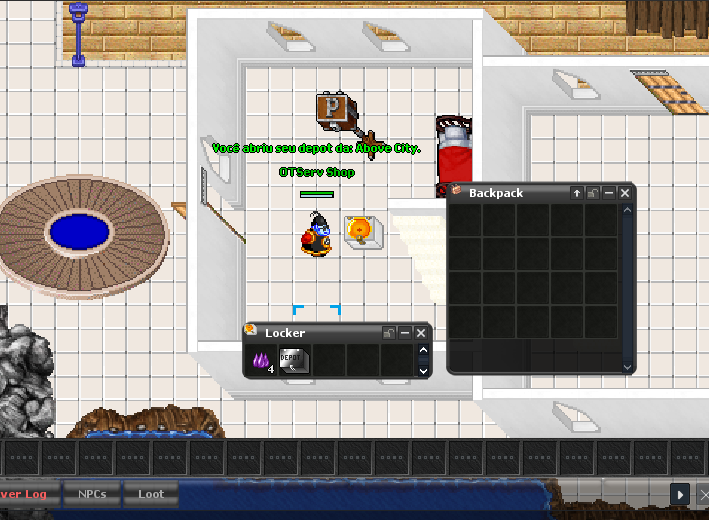Switch to the Server Log tab

24,494
